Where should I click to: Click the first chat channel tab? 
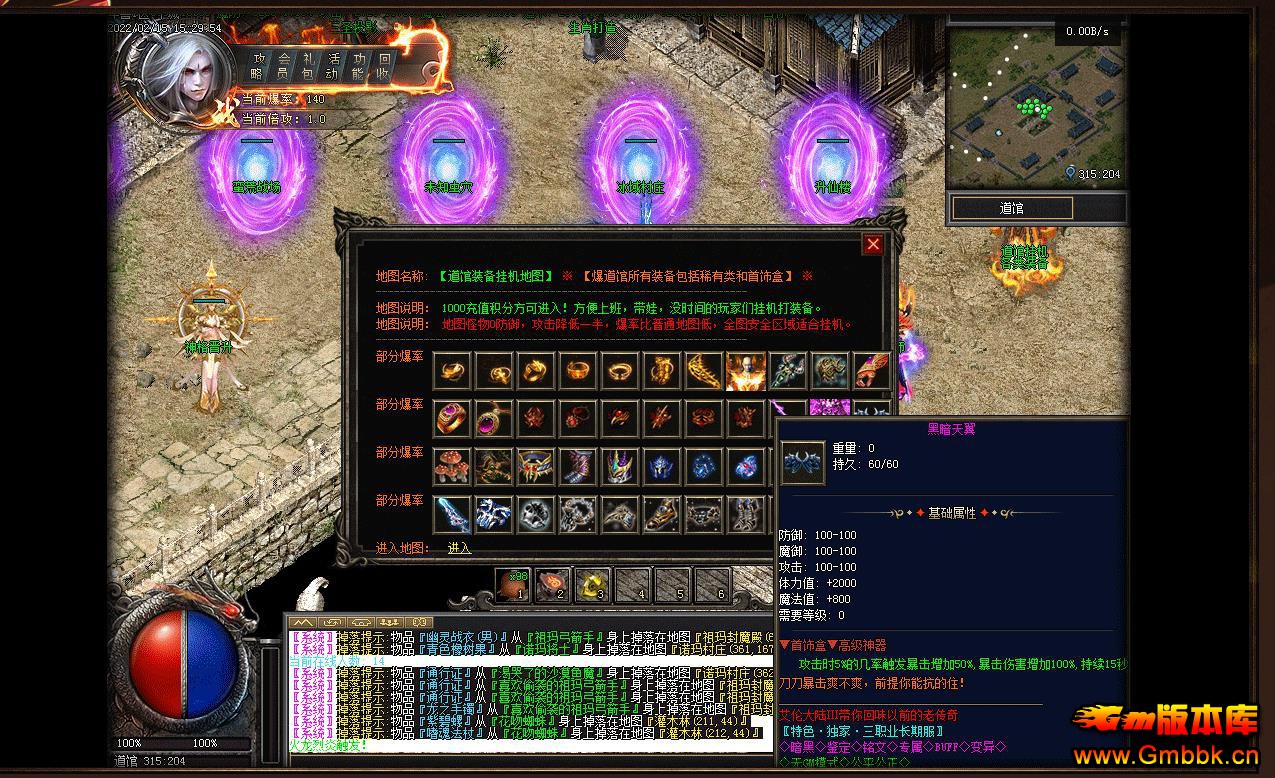(x=299, y=623)
